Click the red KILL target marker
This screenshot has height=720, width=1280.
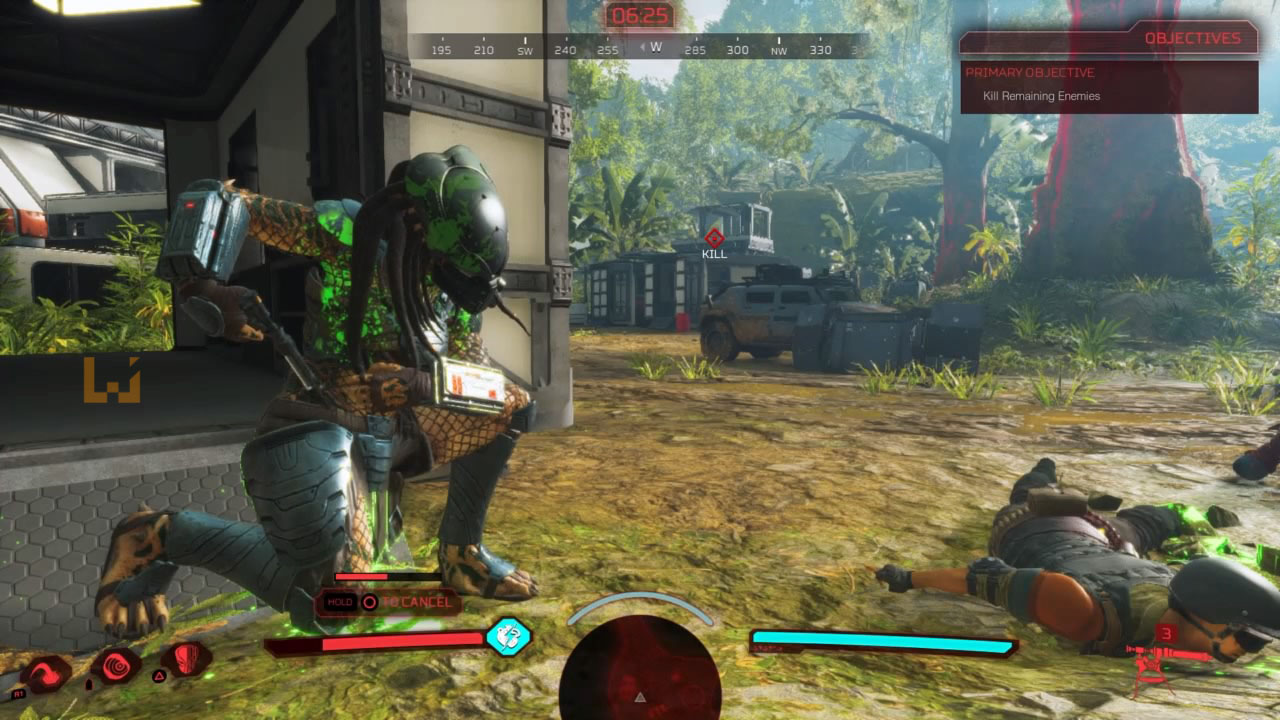[713, 238]
